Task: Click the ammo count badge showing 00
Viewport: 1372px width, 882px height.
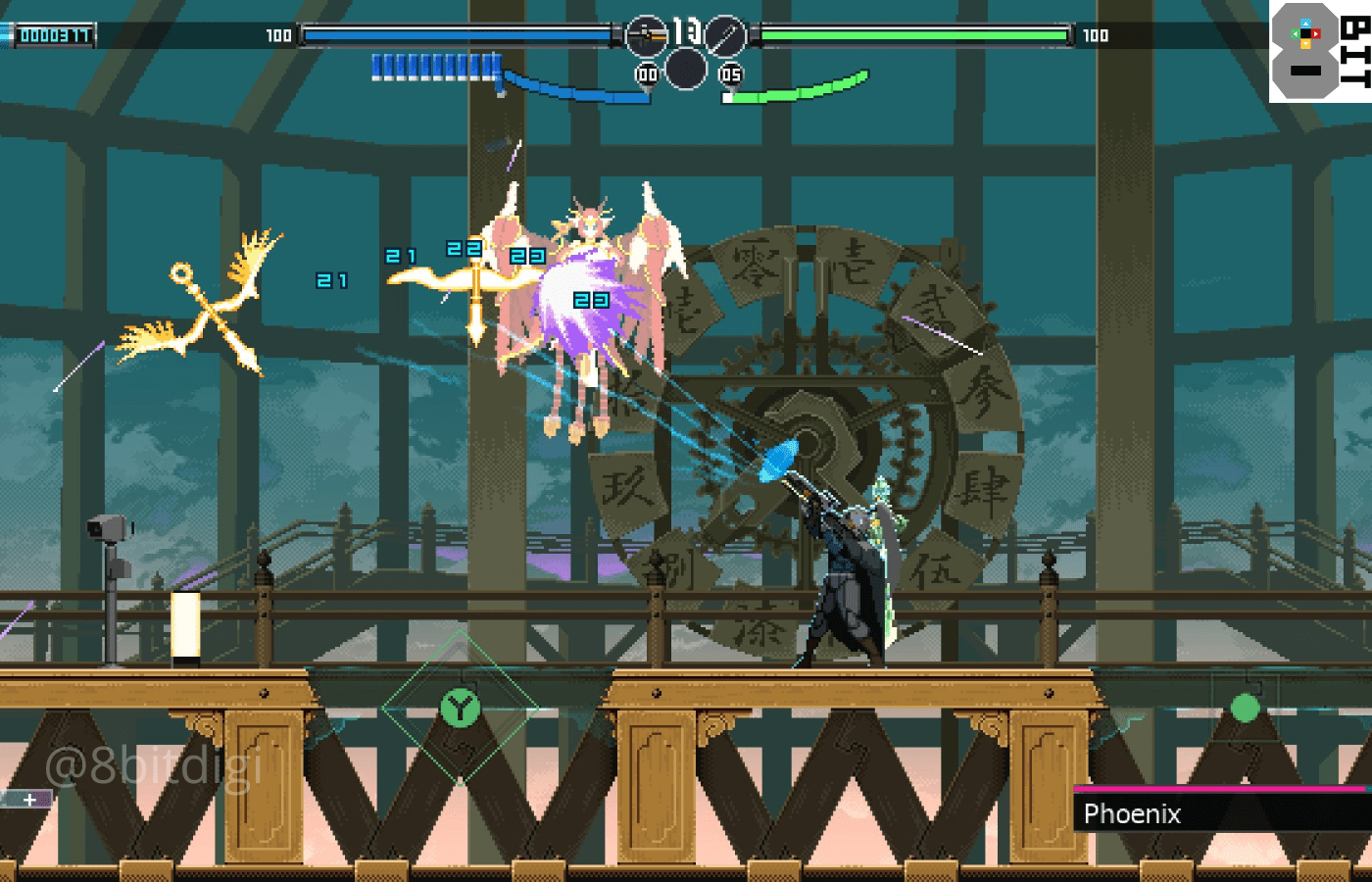Action: 647,71
